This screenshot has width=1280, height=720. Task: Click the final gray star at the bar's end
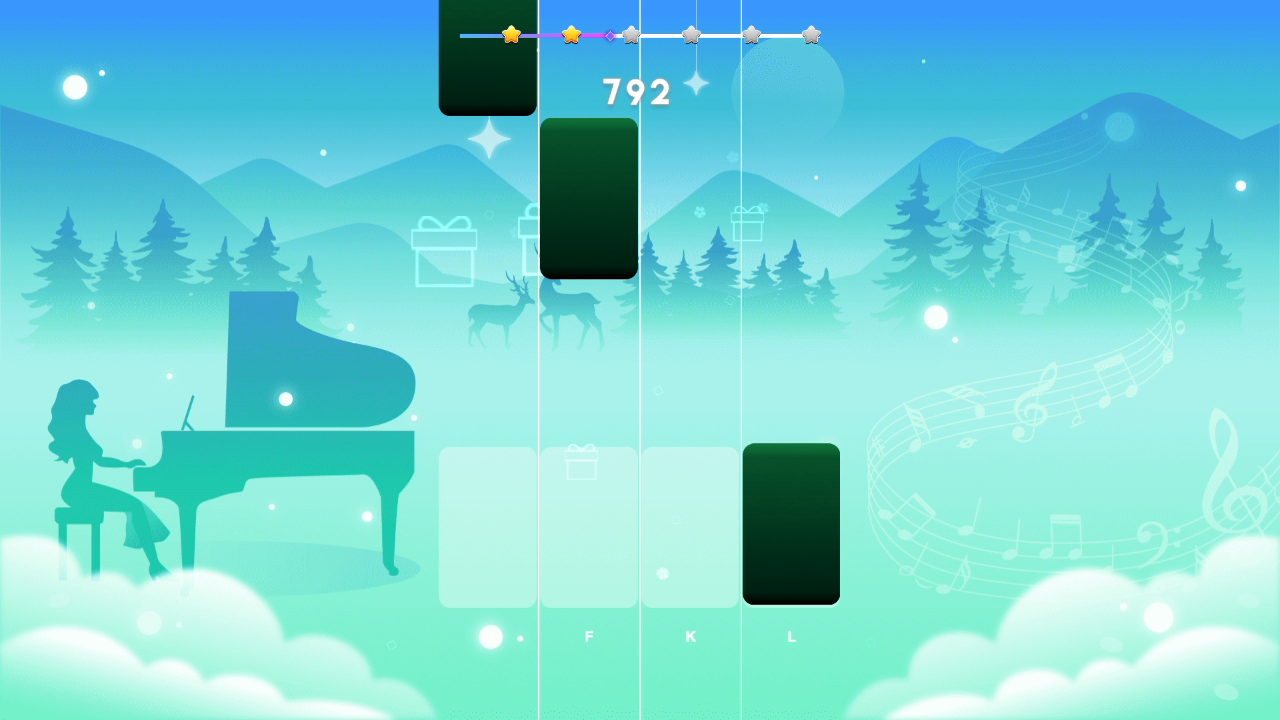tap(811, 34)
